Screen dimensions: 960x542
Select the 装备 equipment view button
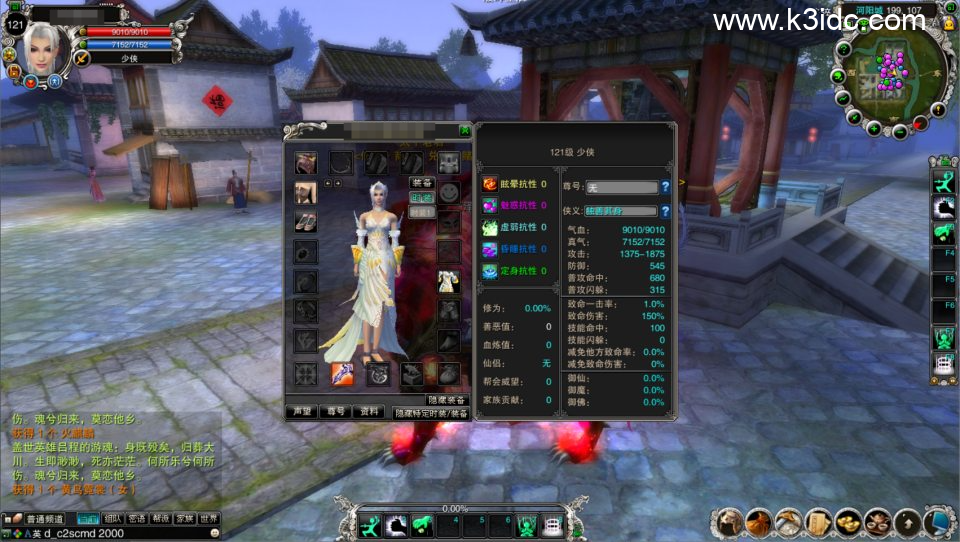[x=422, y=183]
